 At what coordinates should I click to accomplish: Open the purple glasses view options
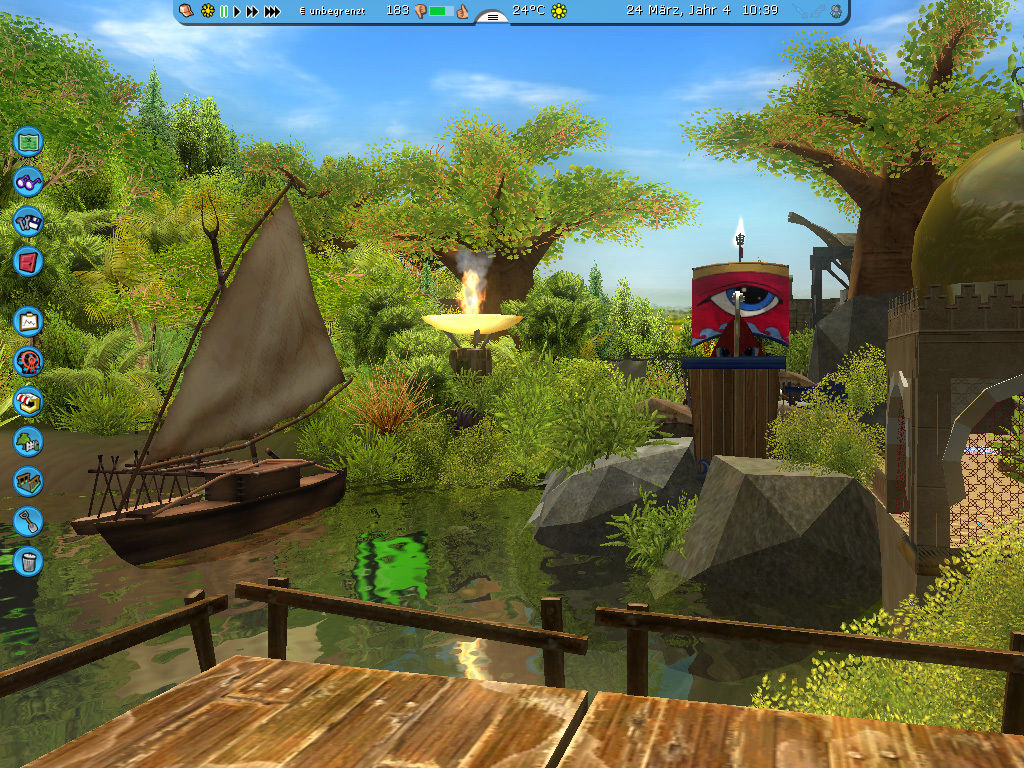click(28, 181)
